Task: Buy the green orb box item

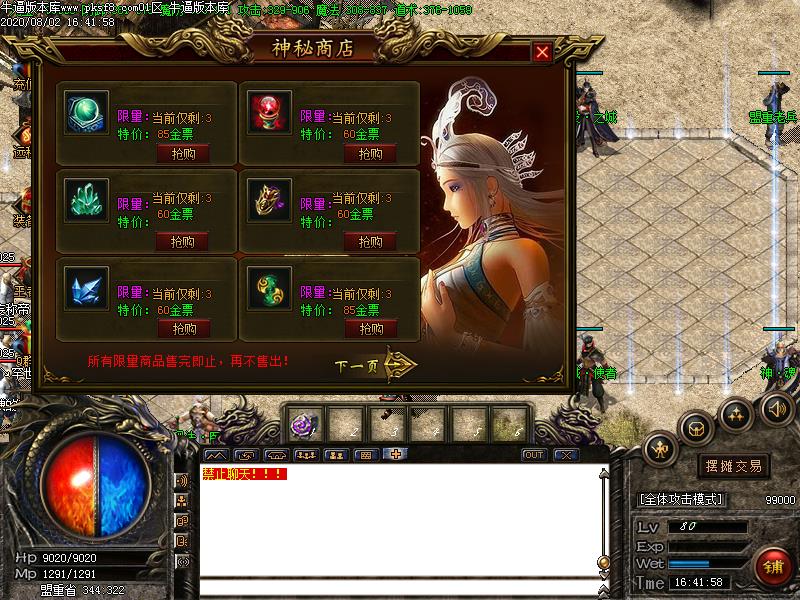Action: pyautogui.click(x=183, y=153)
